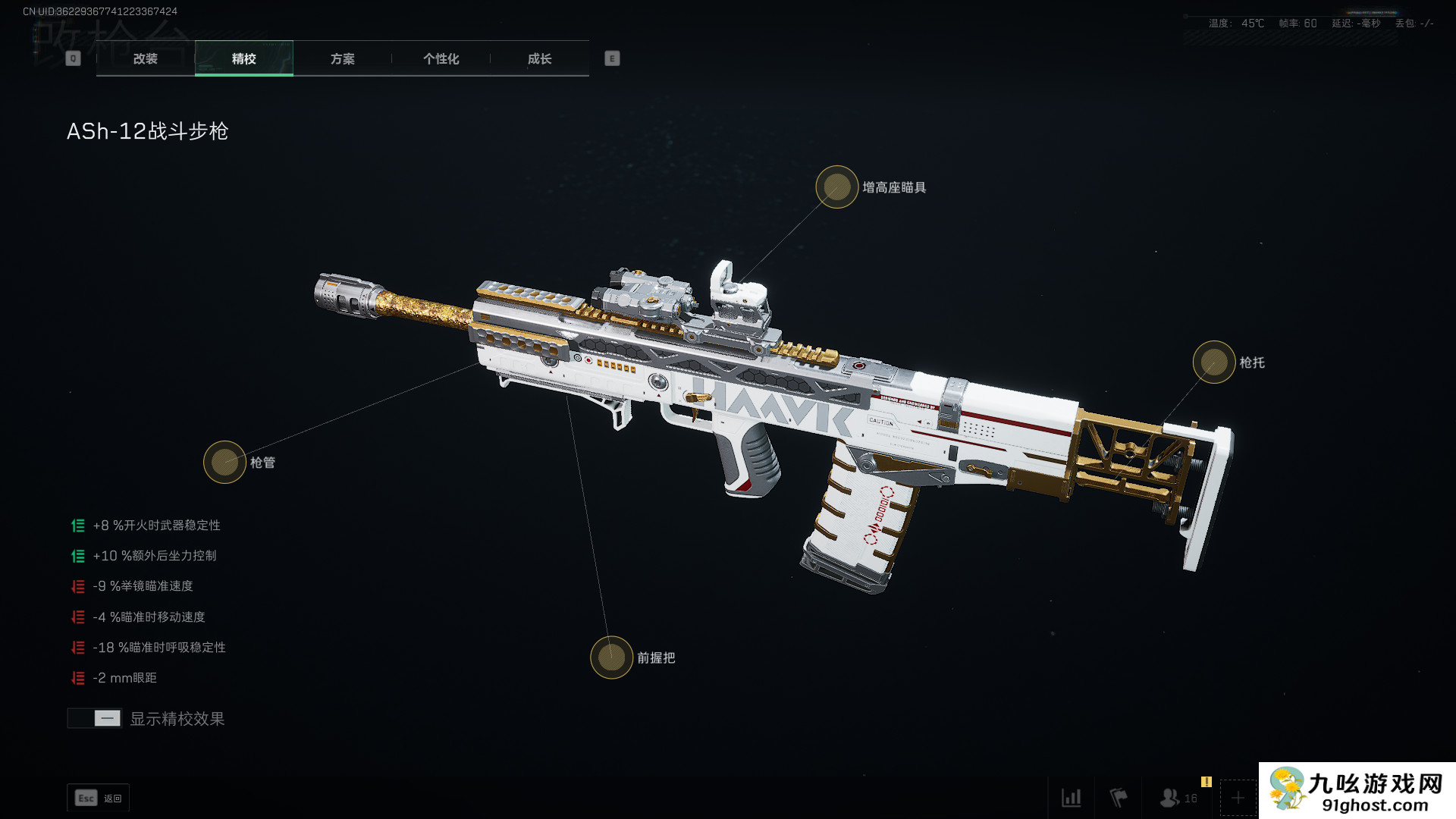Open the friends list icon
The image size is (1456, 819).
click(1170, 798)
